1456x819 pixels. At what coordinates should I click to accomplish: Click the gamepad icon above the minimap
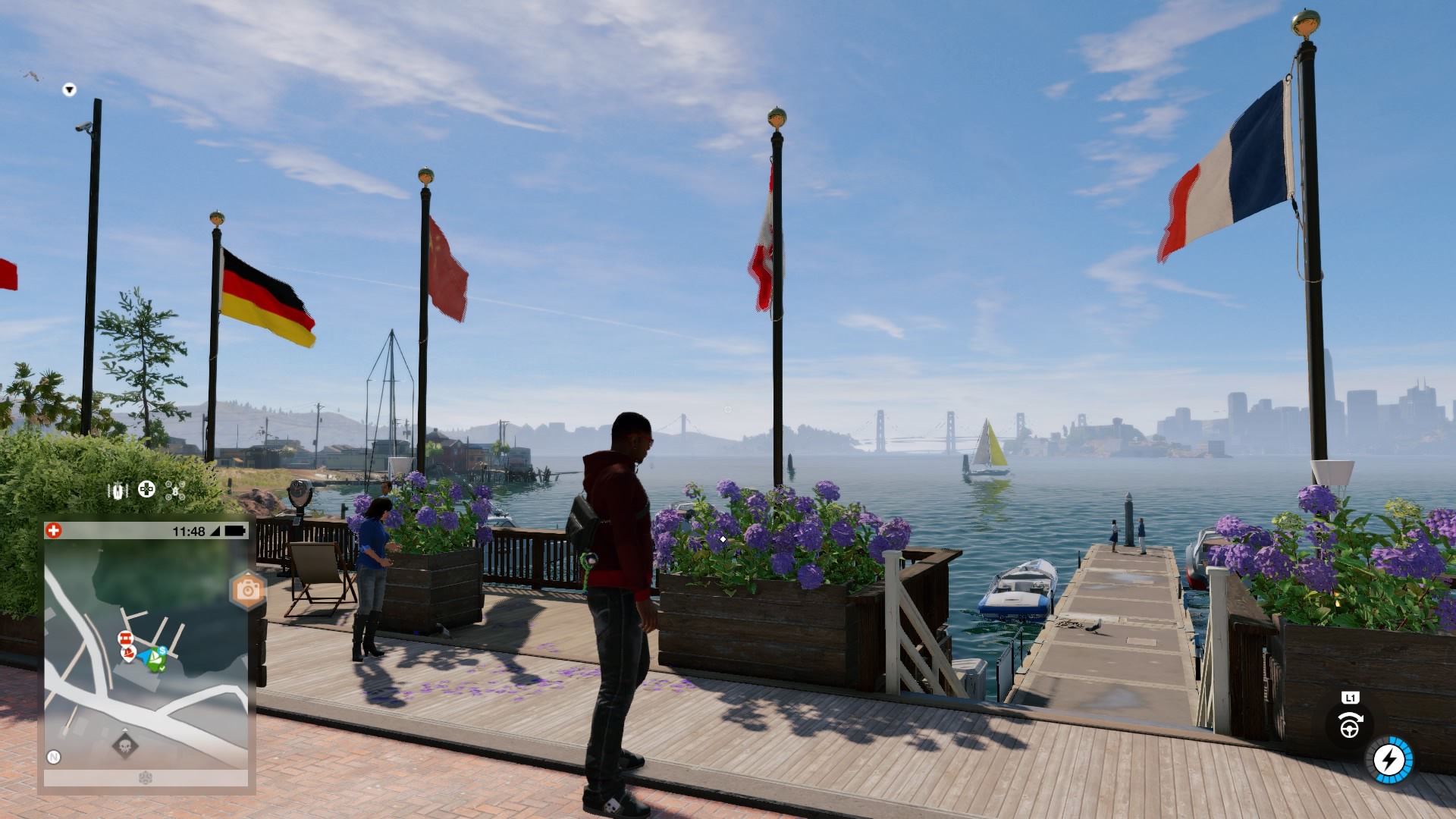point(146,490)
